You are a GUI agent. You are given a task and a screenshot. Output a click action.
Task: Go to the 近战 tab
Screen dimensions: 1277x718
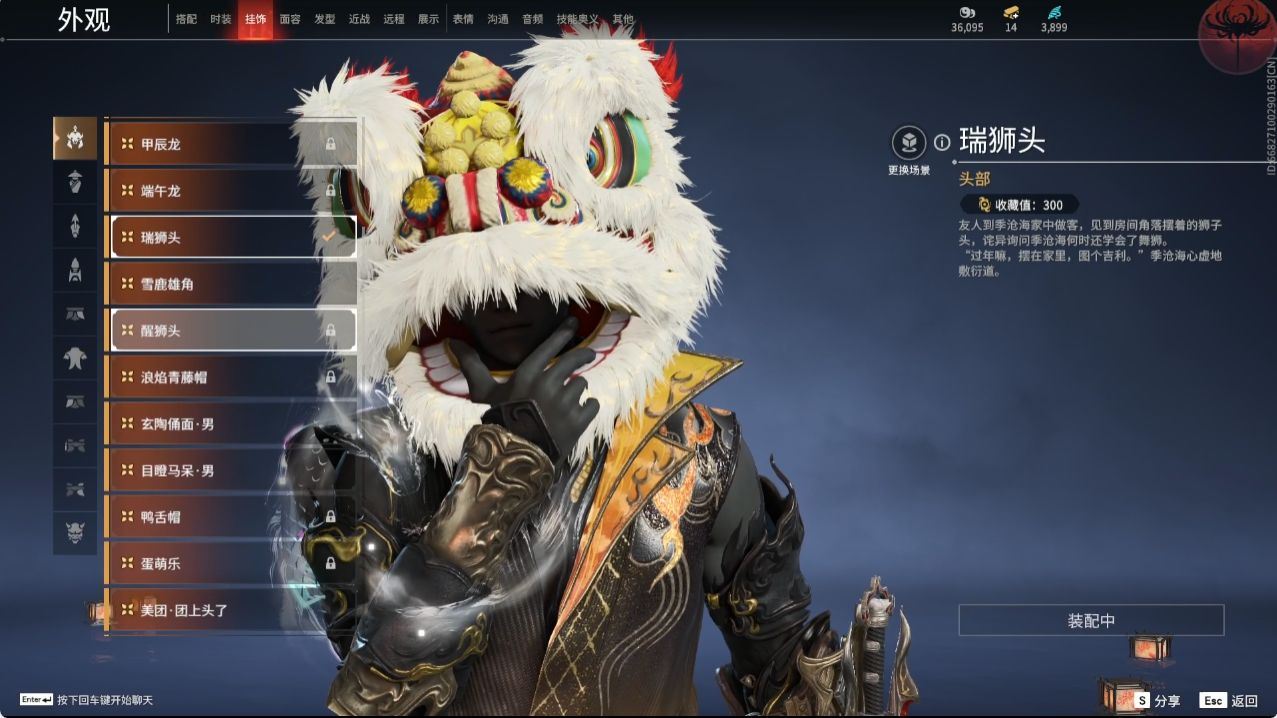point(359,19)
